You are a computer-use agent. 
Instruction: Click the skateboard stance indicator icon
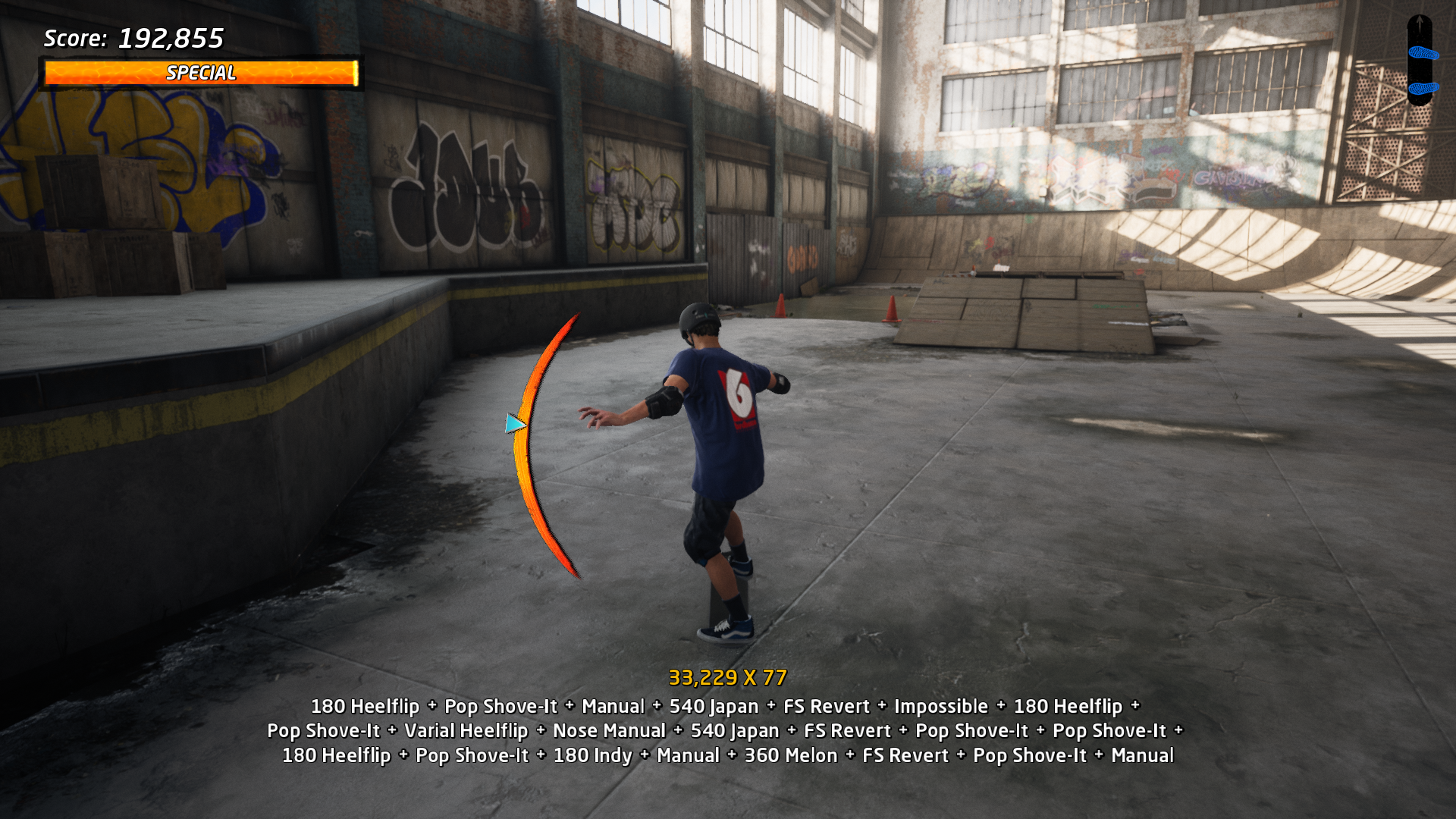click(x=1420, y=61)
